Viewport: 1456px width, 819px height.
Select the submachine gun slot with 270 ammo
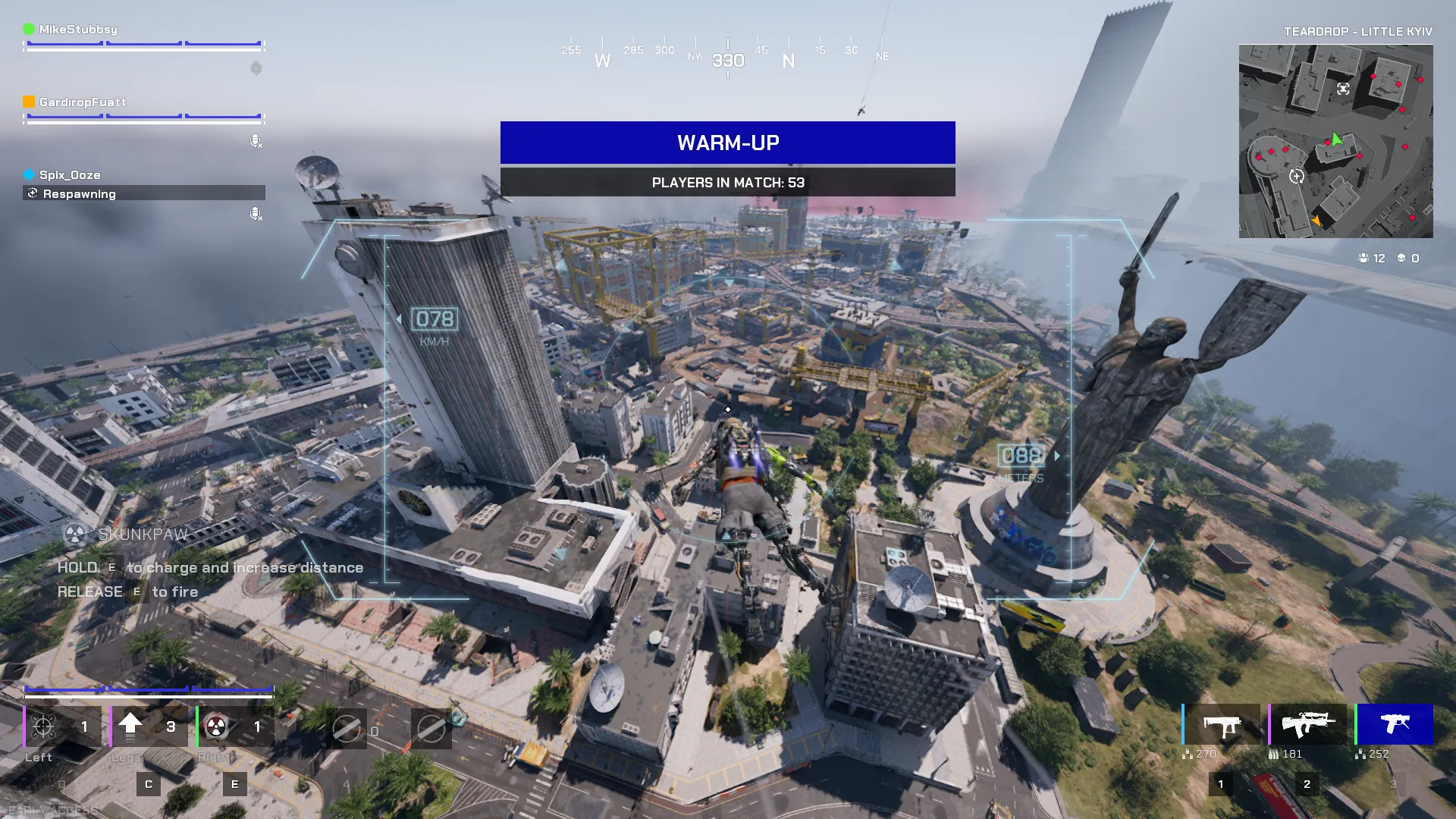coord(1222,725)
